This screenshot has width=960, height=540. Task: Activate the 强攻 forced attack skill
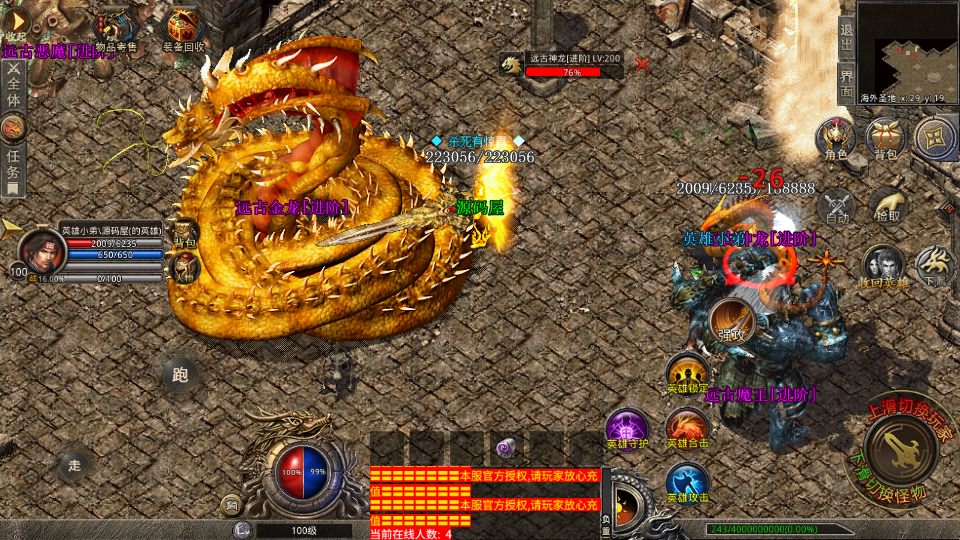coord(732,320)
